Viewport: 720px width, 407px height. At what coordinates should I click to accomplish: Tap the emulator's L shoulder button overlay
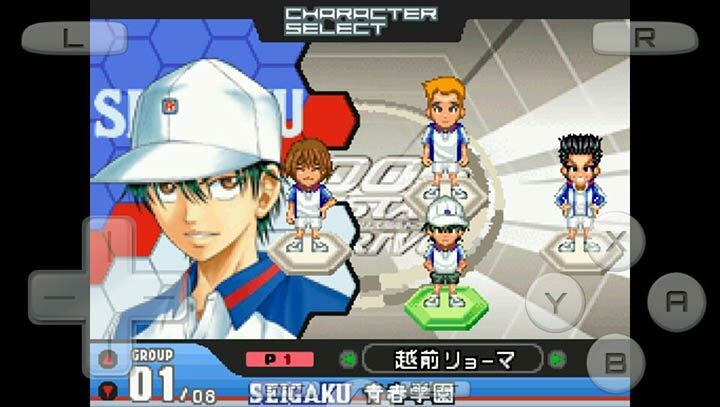74,38
